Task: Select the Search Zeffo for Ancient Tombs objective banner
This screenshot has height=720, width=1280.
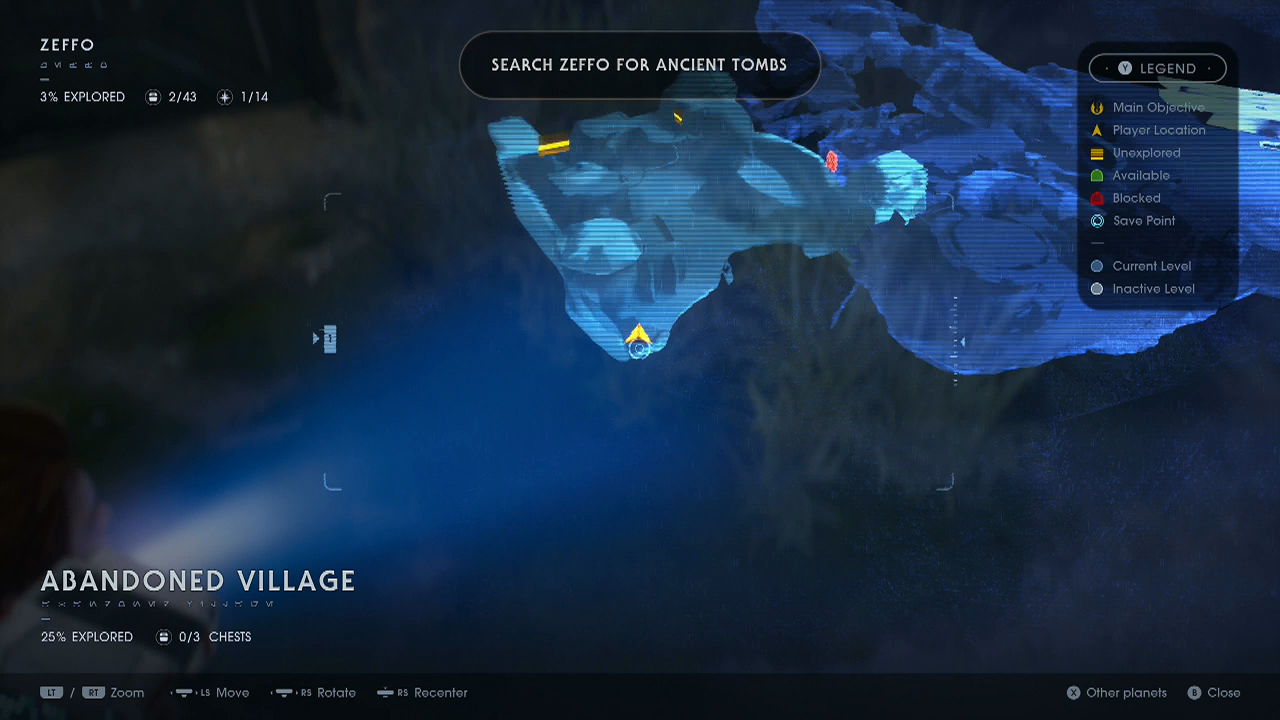Action: tap(639, 64)
